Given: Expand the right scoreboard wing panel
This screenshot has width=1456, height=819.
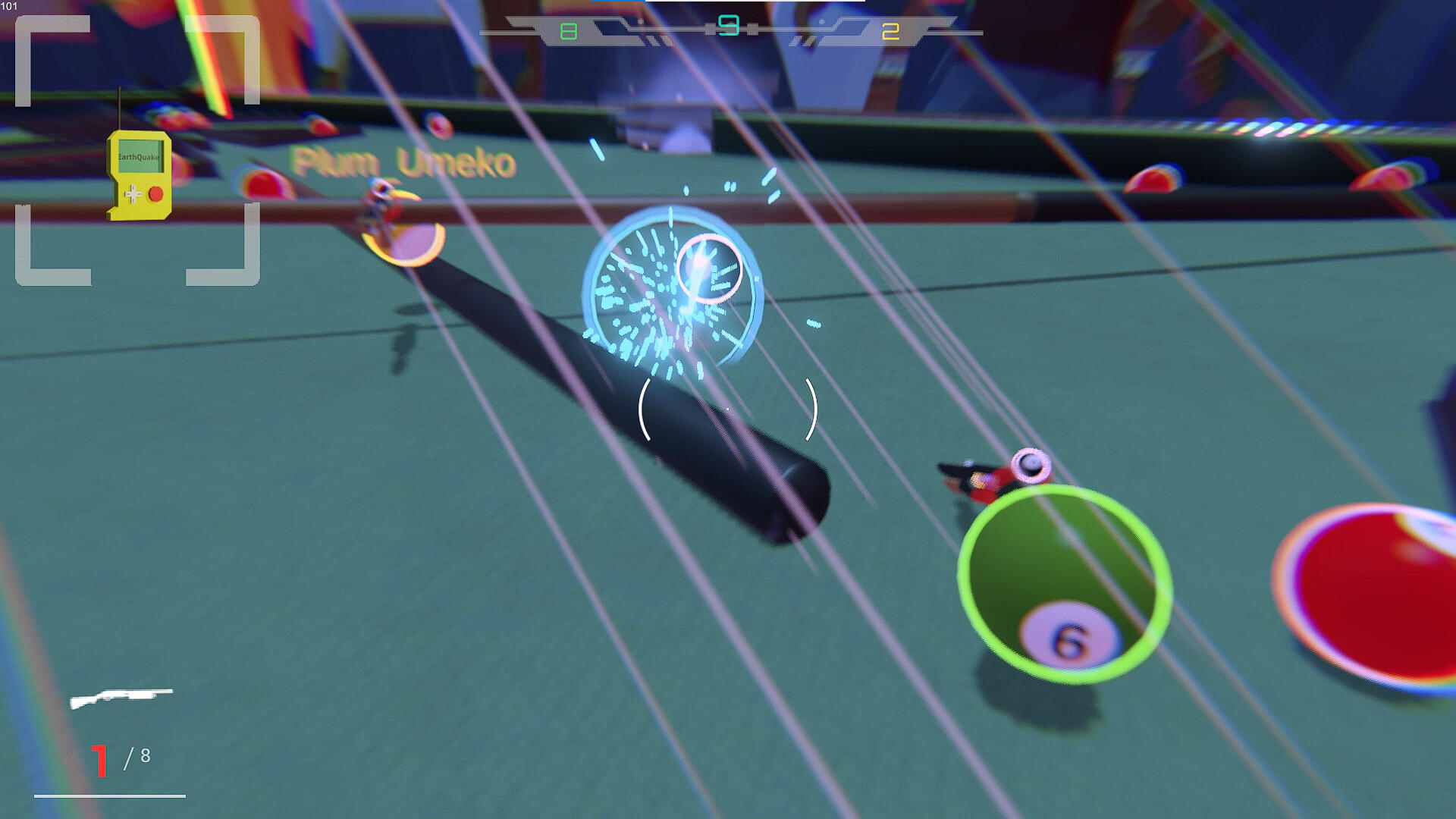Looking at the screenshot, I should [x=849, y=30].
